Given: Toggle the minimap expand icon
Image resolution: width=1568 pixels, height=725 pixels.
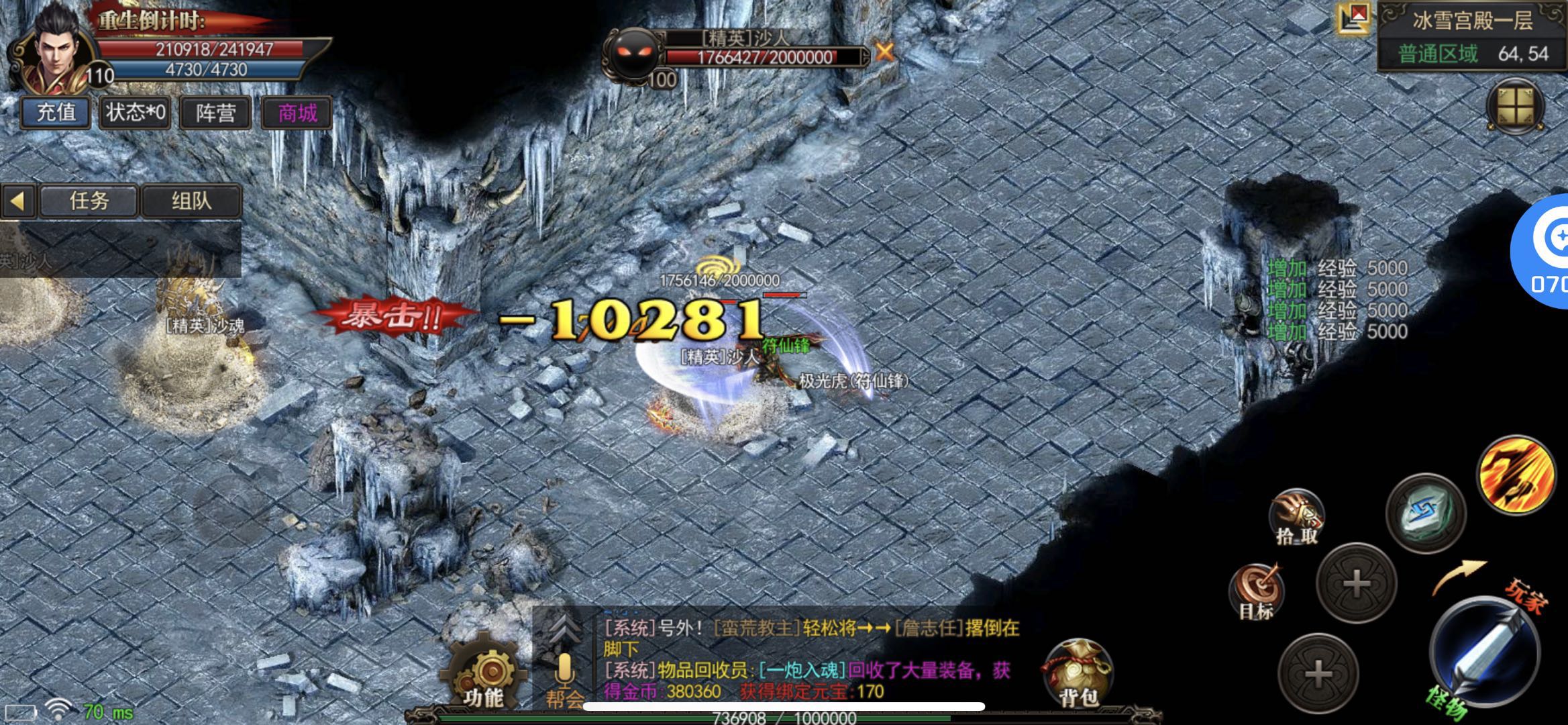Looking at the screenshot, I should 1353,18.
